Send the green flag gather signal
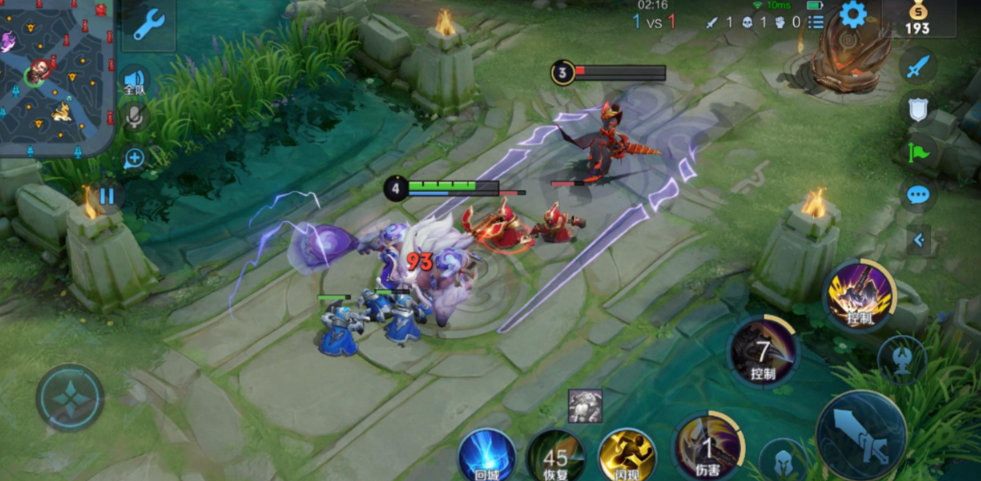This screenshot has height=481, width=981. click(918, 152)
